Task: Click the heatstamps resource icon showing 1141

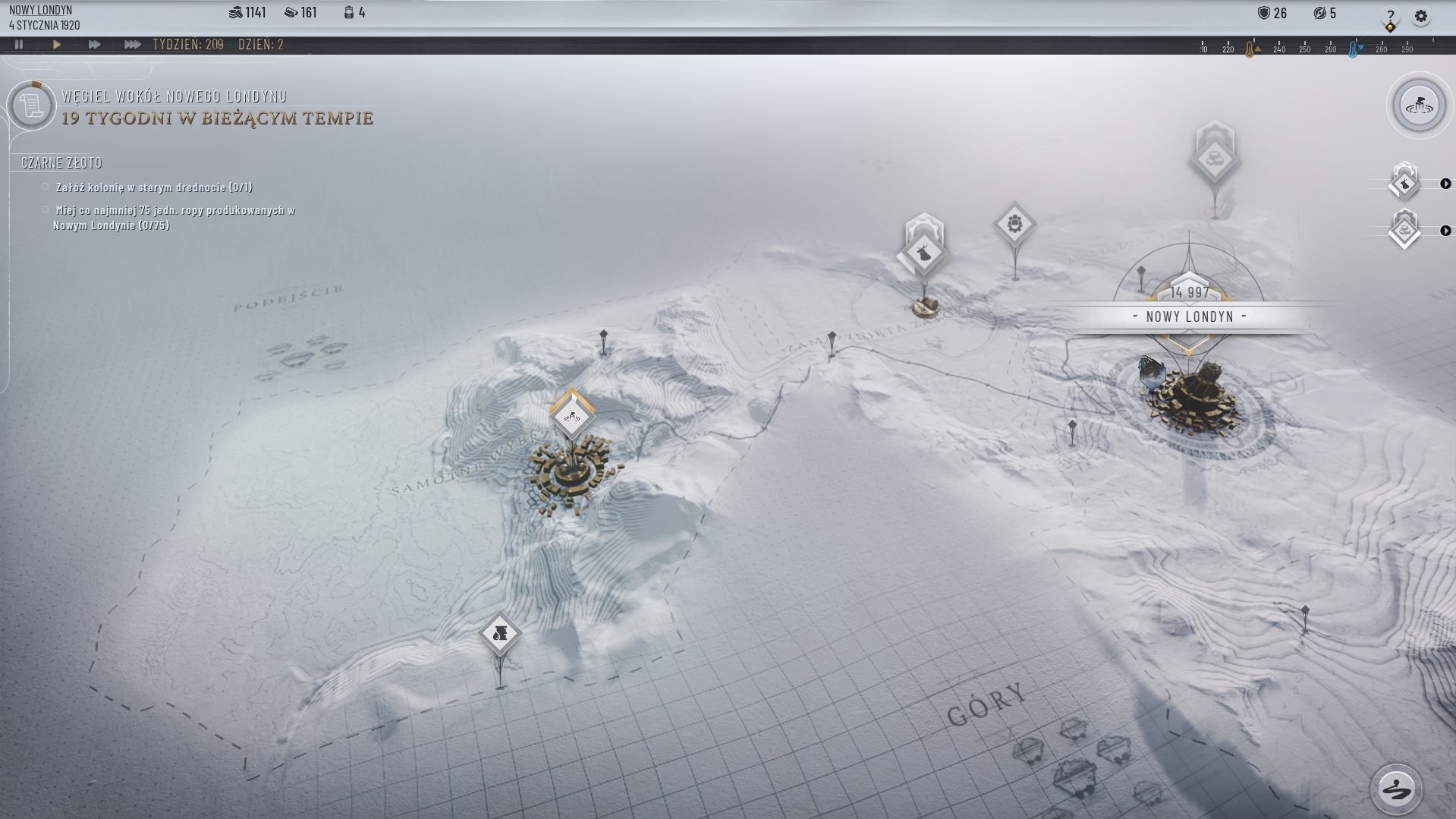Action: point(237,11)
